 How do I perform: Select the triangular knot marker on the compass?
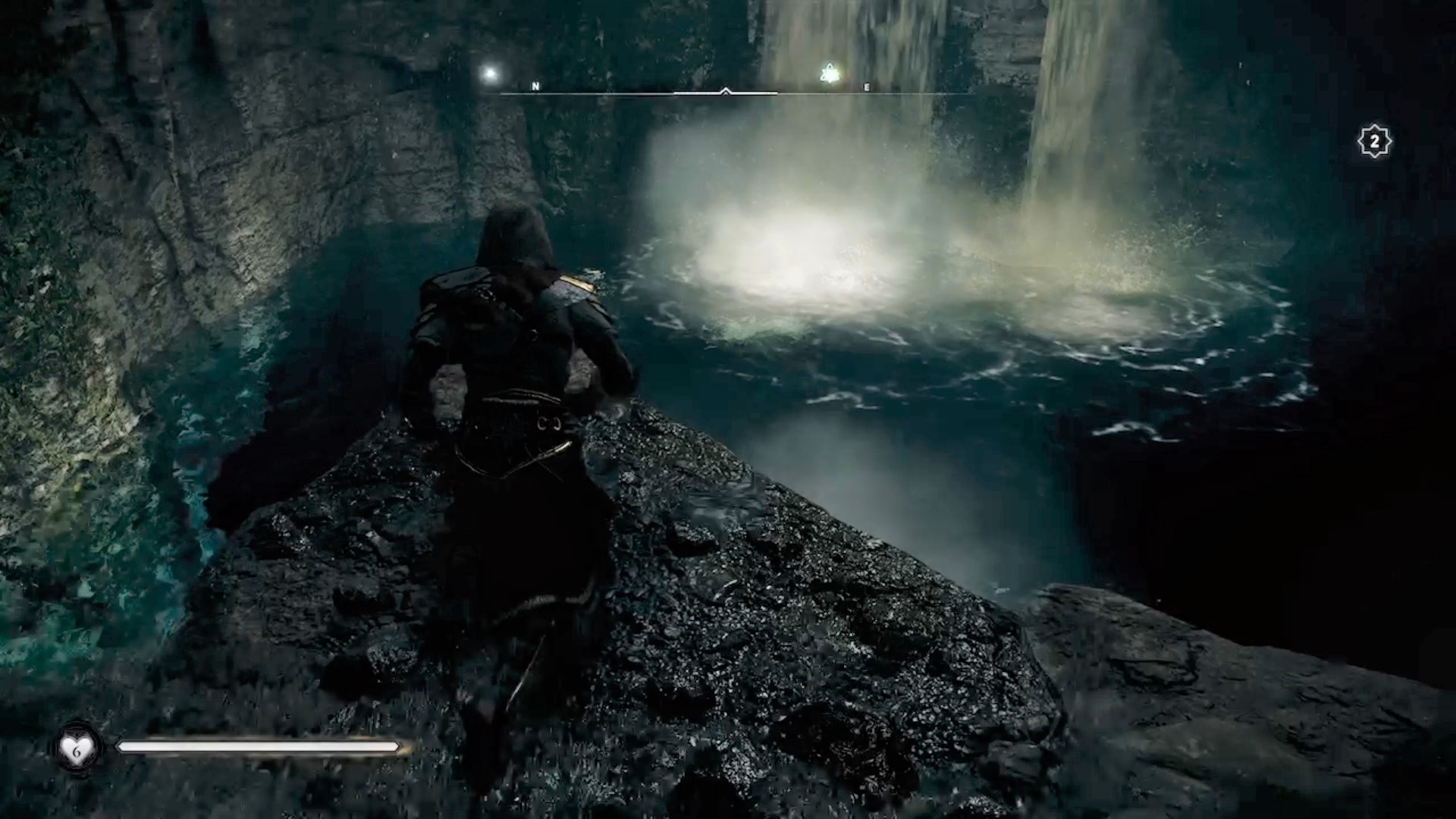click(830, 74)
